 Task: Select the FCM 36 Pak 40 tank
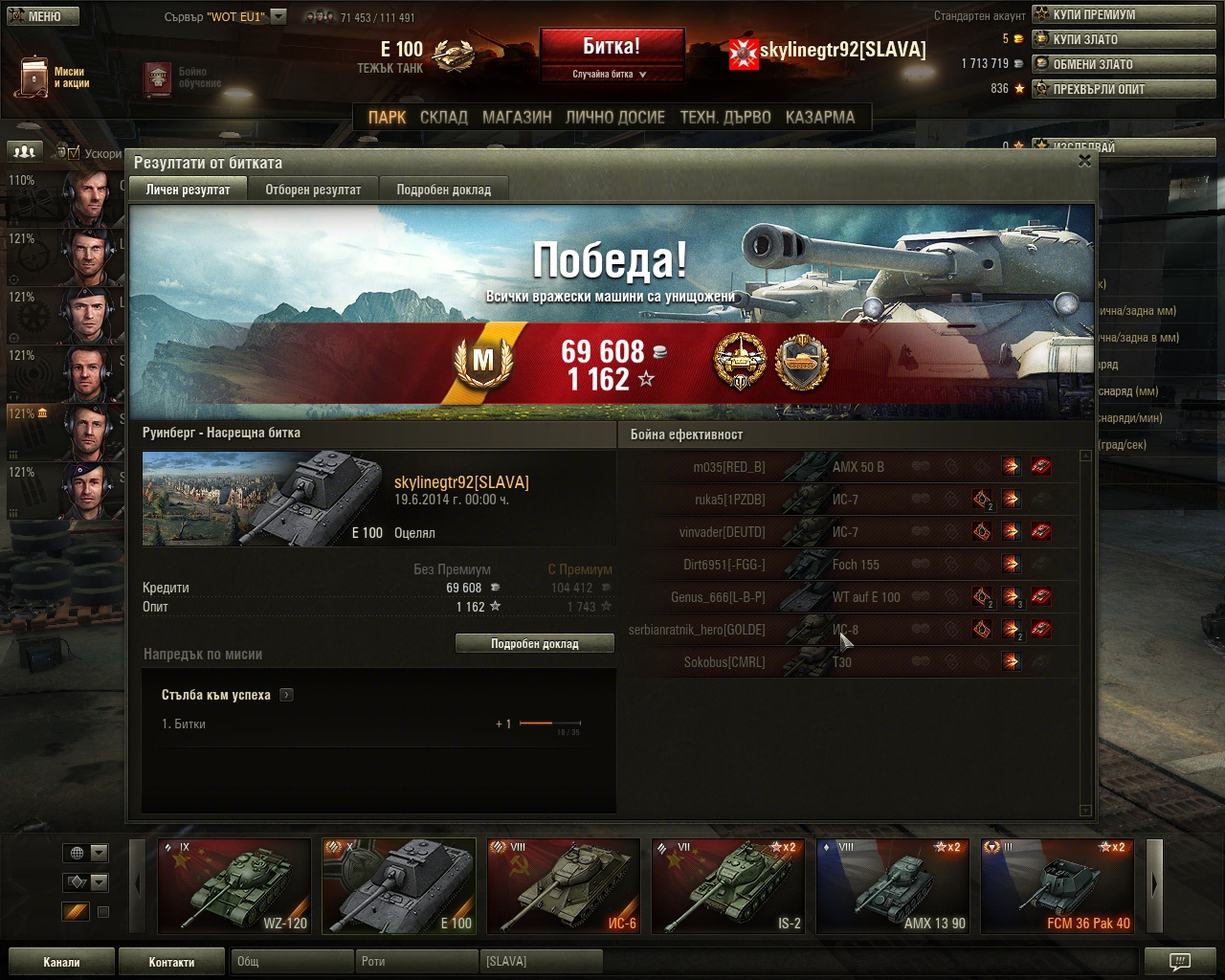click(1058, 885)
